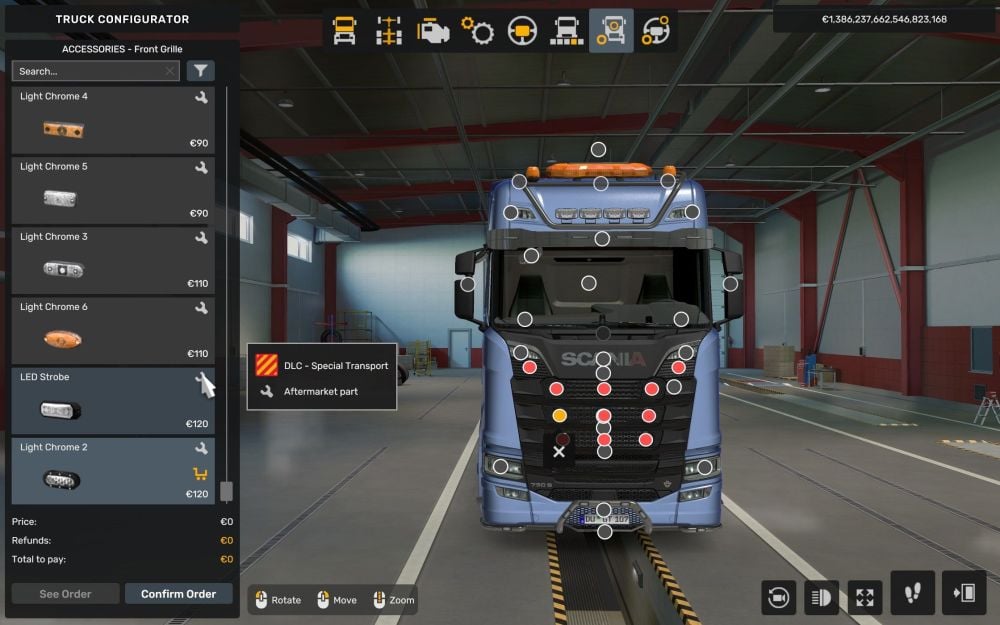This screenshot has width=1000, height=625.
Task: Switch to the steering wheel interior tab
Action: point(521,31)
